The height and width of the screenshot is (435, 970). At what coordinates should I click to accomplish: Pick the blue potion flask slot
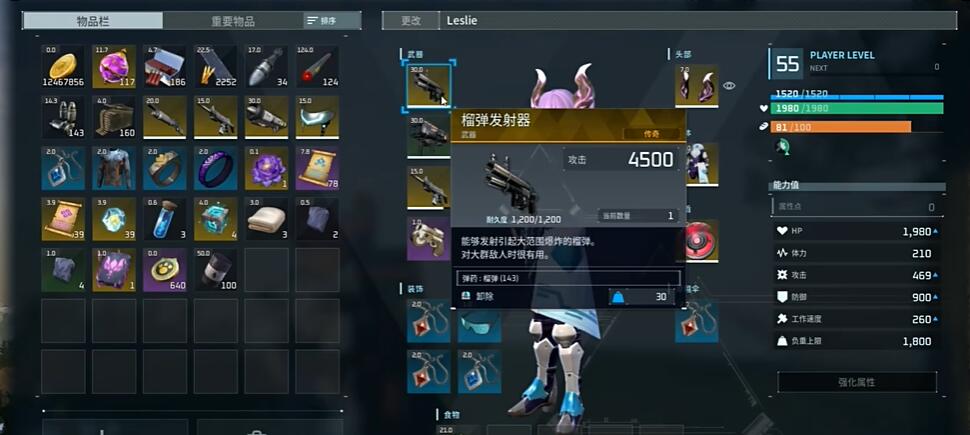[164, 218]
